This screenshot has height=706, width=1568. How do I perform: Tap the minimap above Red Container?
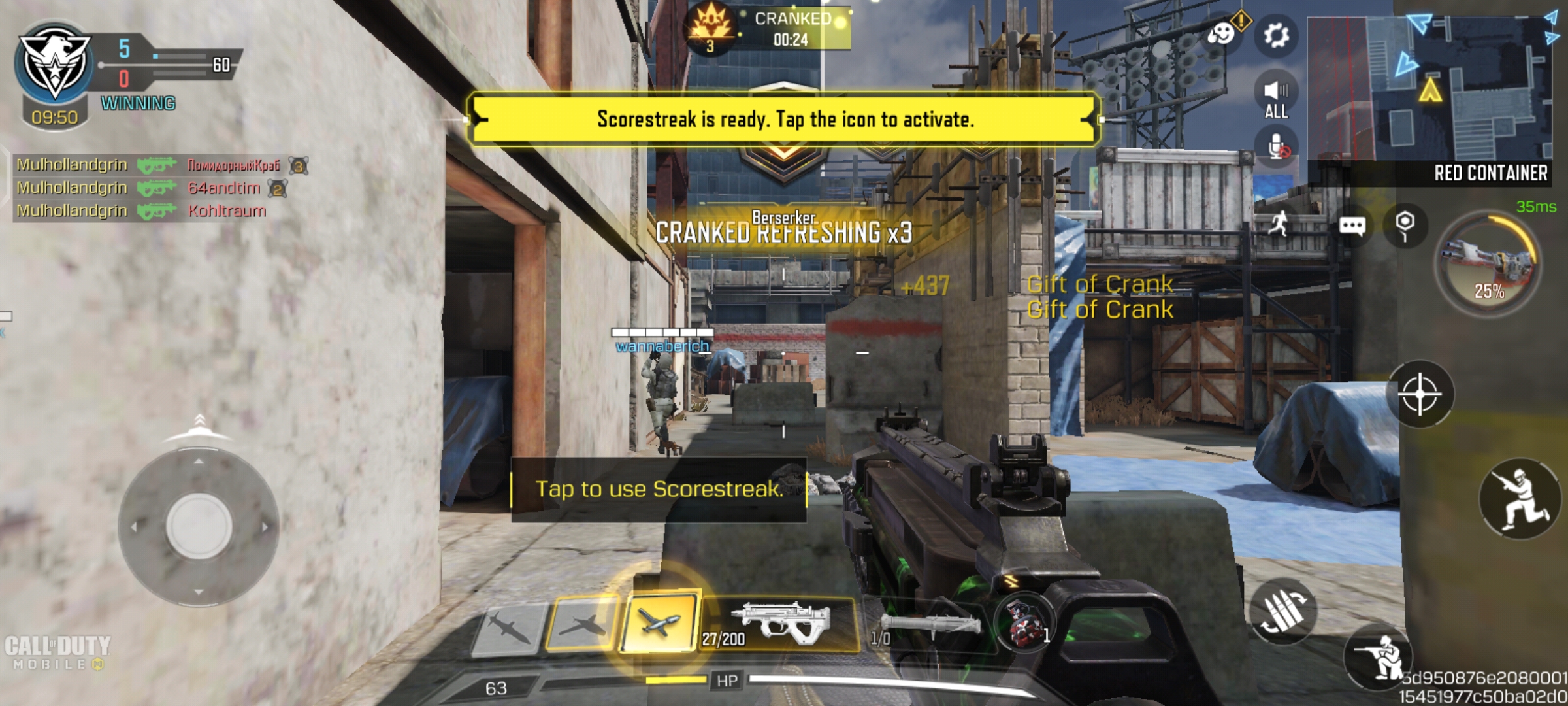coord(1429,88)
